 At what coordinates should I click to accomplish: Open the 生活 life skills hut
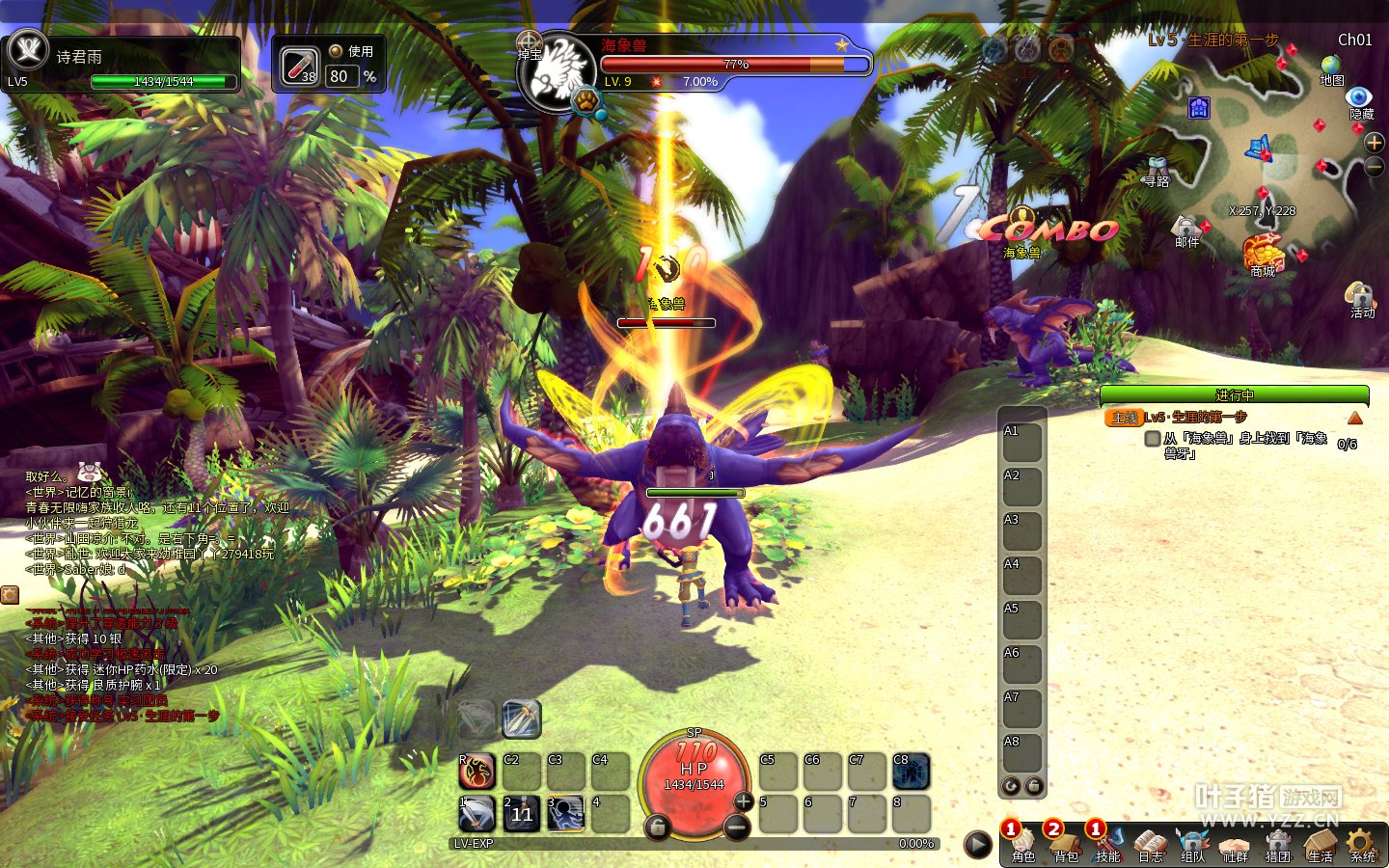1320,843
